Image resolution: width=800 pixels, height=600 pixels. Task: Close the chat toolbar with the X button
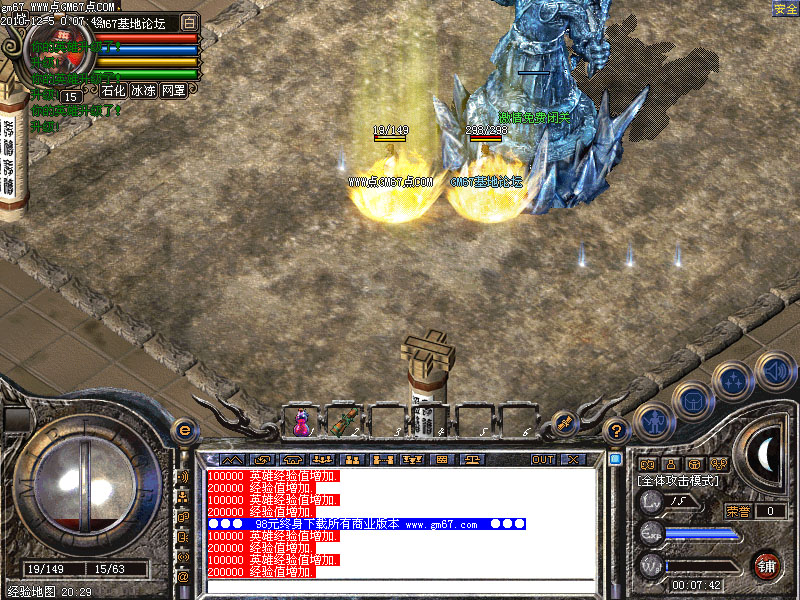click(x=573, y=460)
